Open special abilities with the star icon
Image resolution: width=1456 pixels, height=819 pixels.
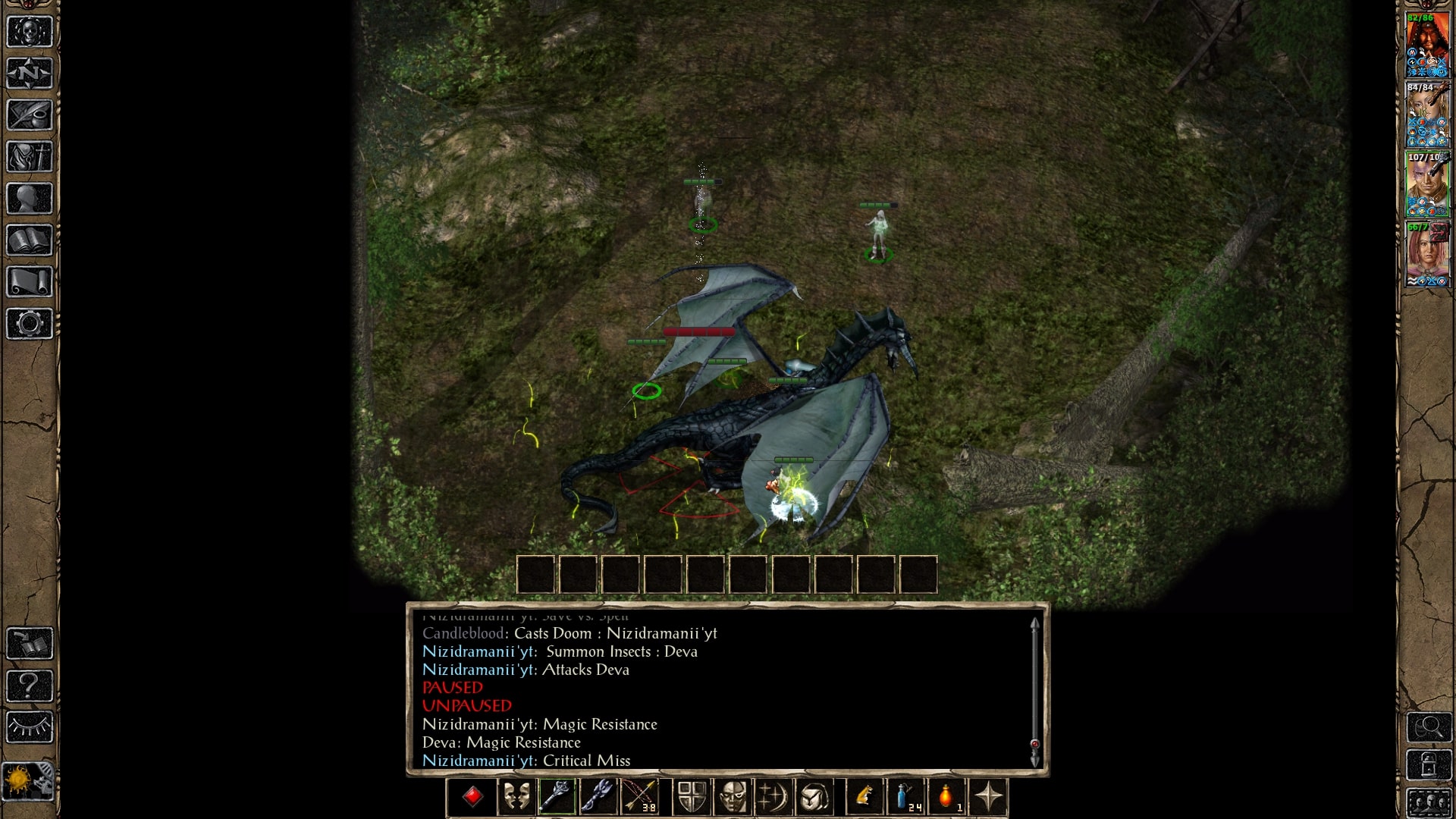(x=988, y=797)
